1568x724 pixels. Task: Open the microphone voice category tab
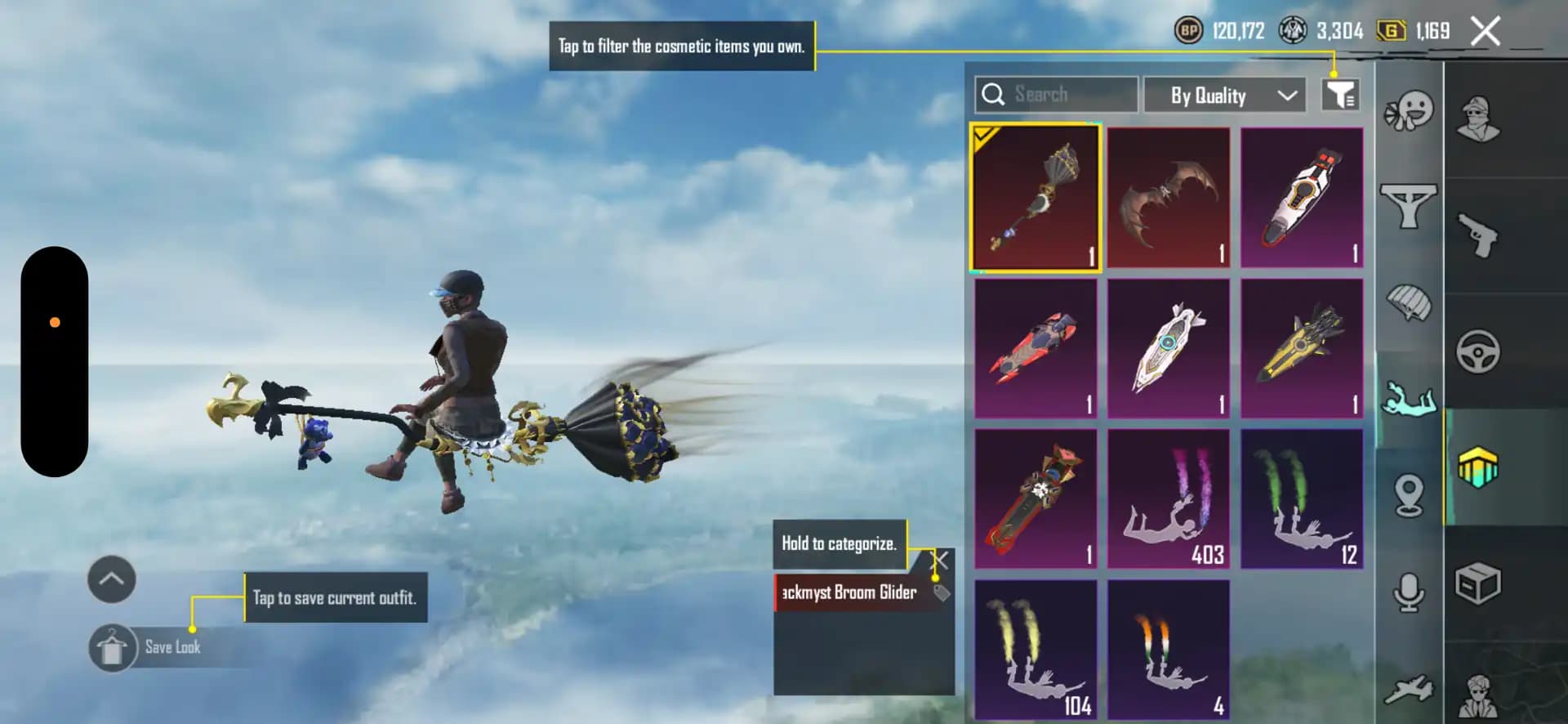pyautogui.click(x=1409, y=592)
